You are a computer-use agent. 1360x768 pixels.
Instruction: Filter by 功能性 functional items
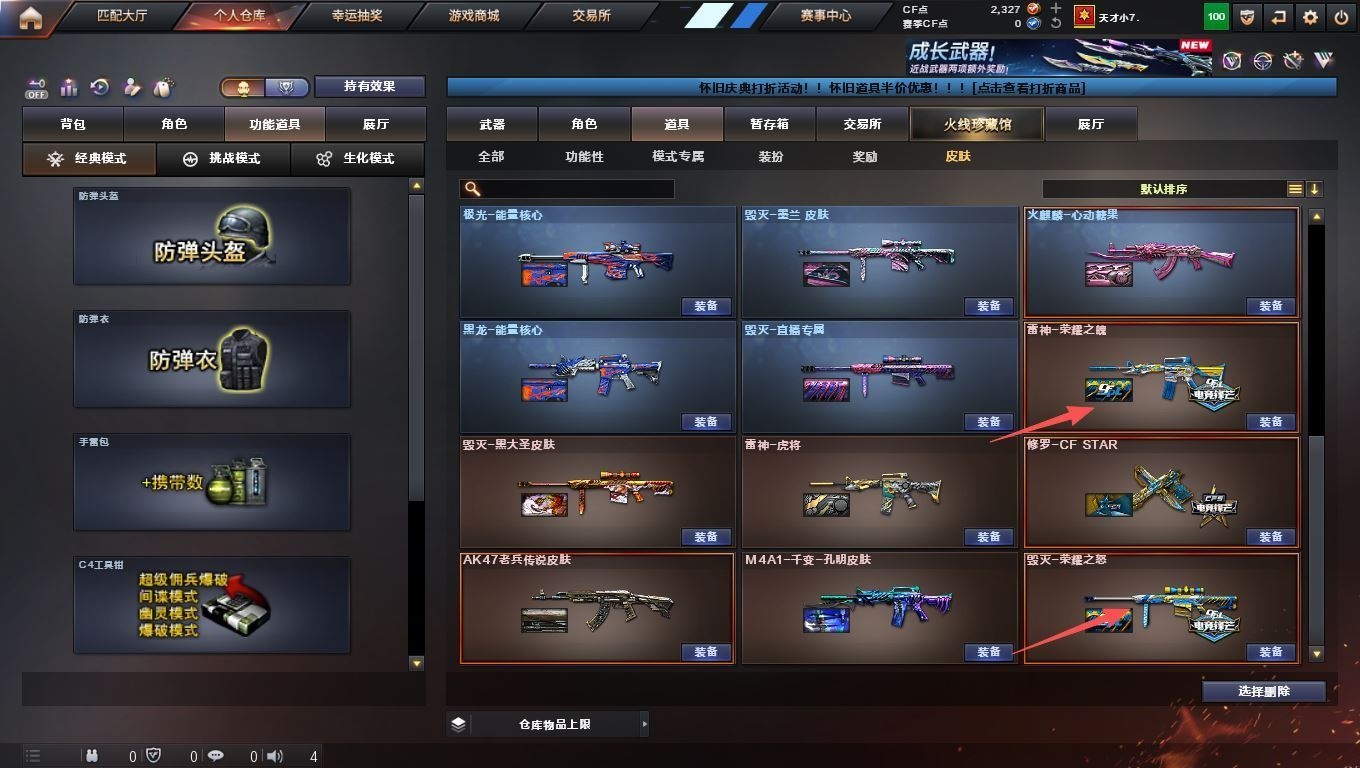[584, 157]
